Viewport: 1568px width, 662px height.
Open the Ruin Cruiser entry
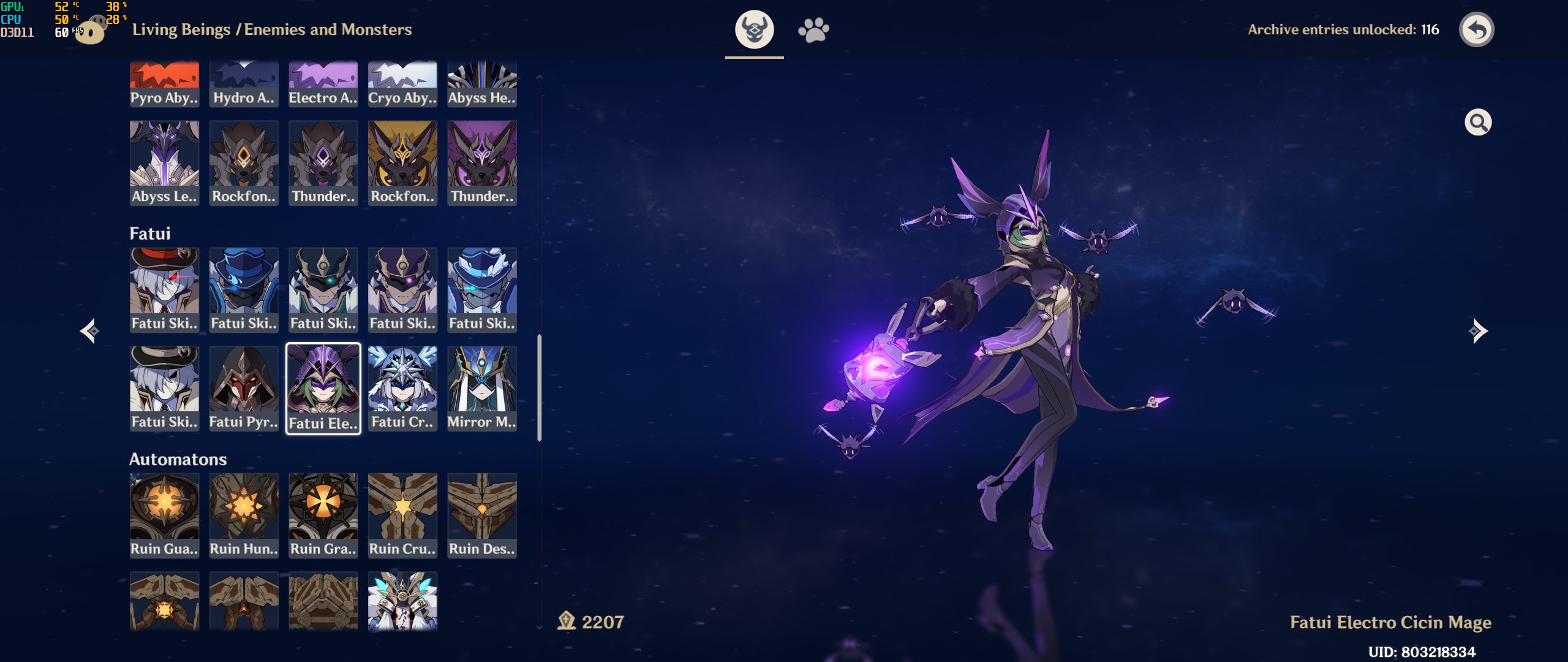pos(402,515)
